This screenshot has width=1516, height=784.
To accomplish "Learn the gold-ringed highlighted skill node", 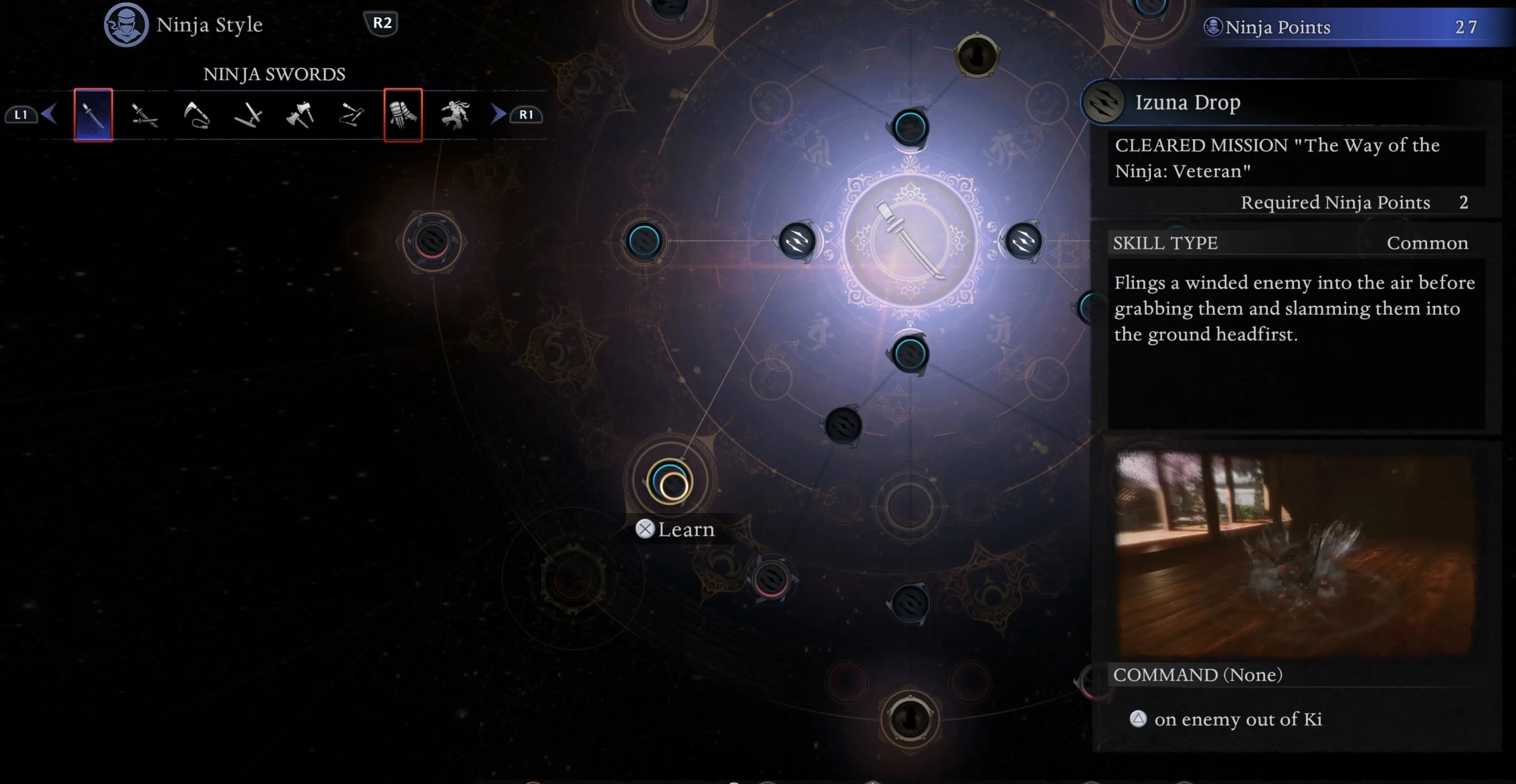I will pyautogui.click(x=670, y=482).
